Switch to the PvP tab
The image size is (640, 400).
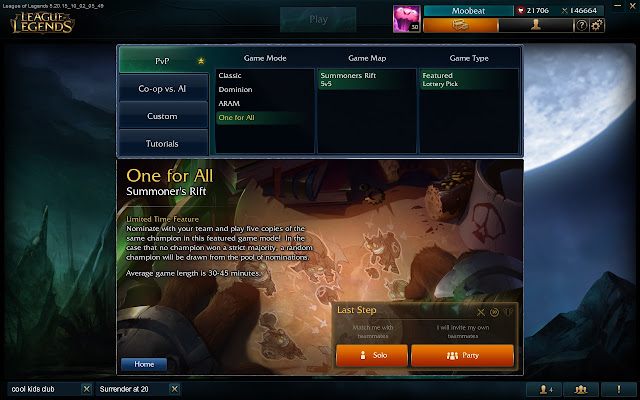[162, 60]
